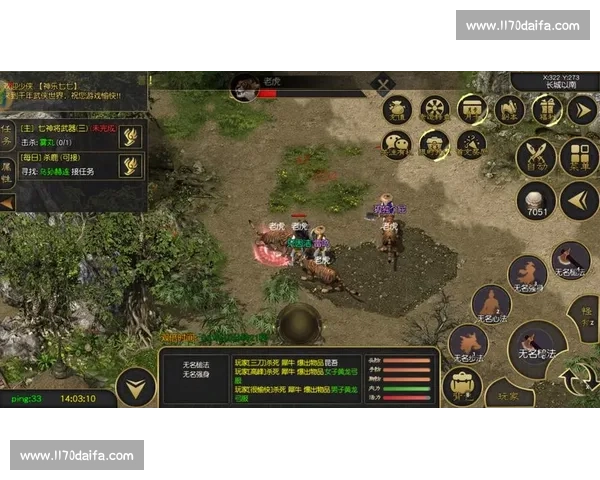
Task: Expand the top-right arrow button
Action: (x=582, y=109)
